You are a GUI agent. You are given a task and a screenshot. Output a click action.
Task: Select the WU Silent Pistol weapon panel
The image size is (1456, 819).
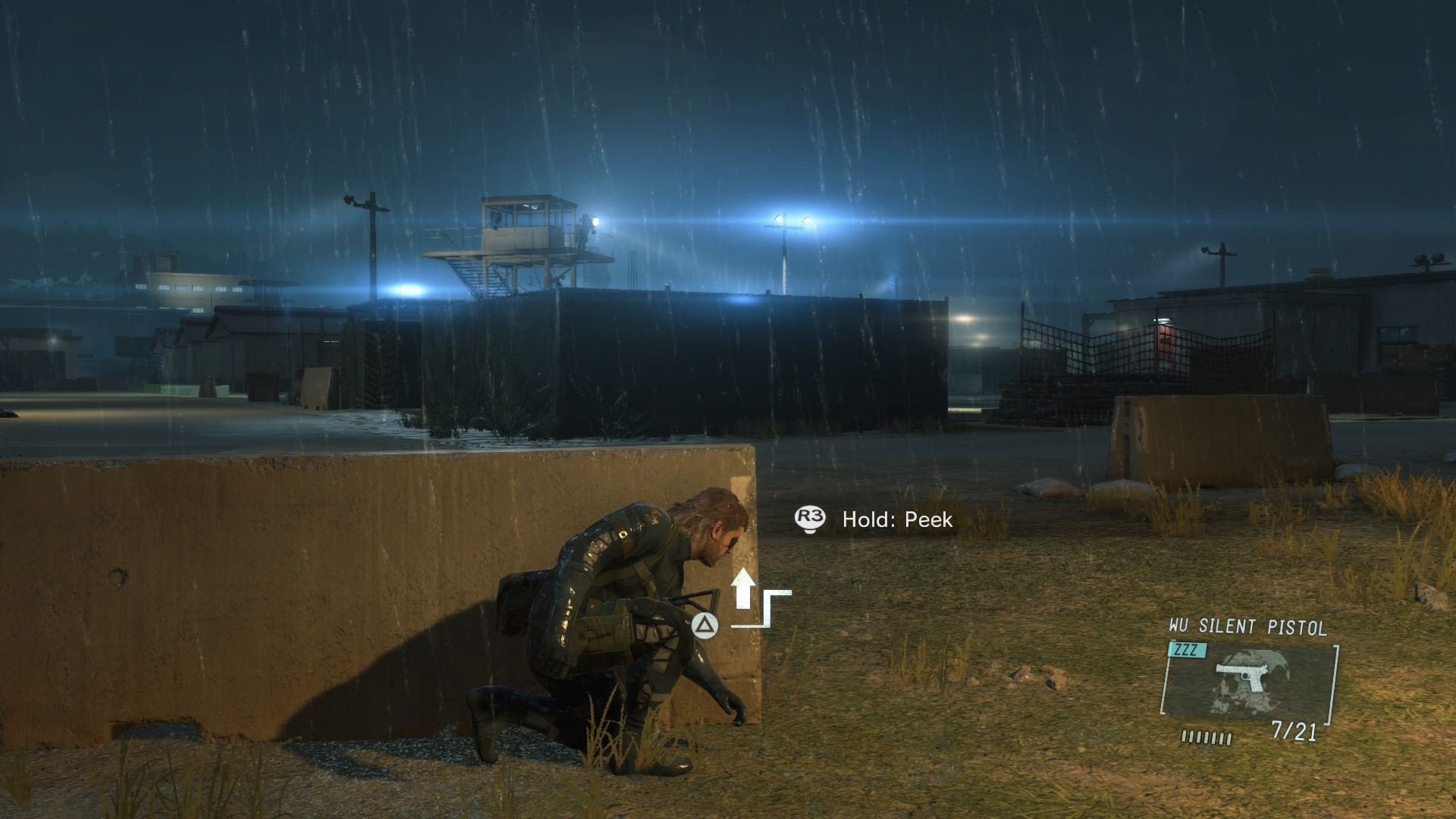click(1248, 680)
